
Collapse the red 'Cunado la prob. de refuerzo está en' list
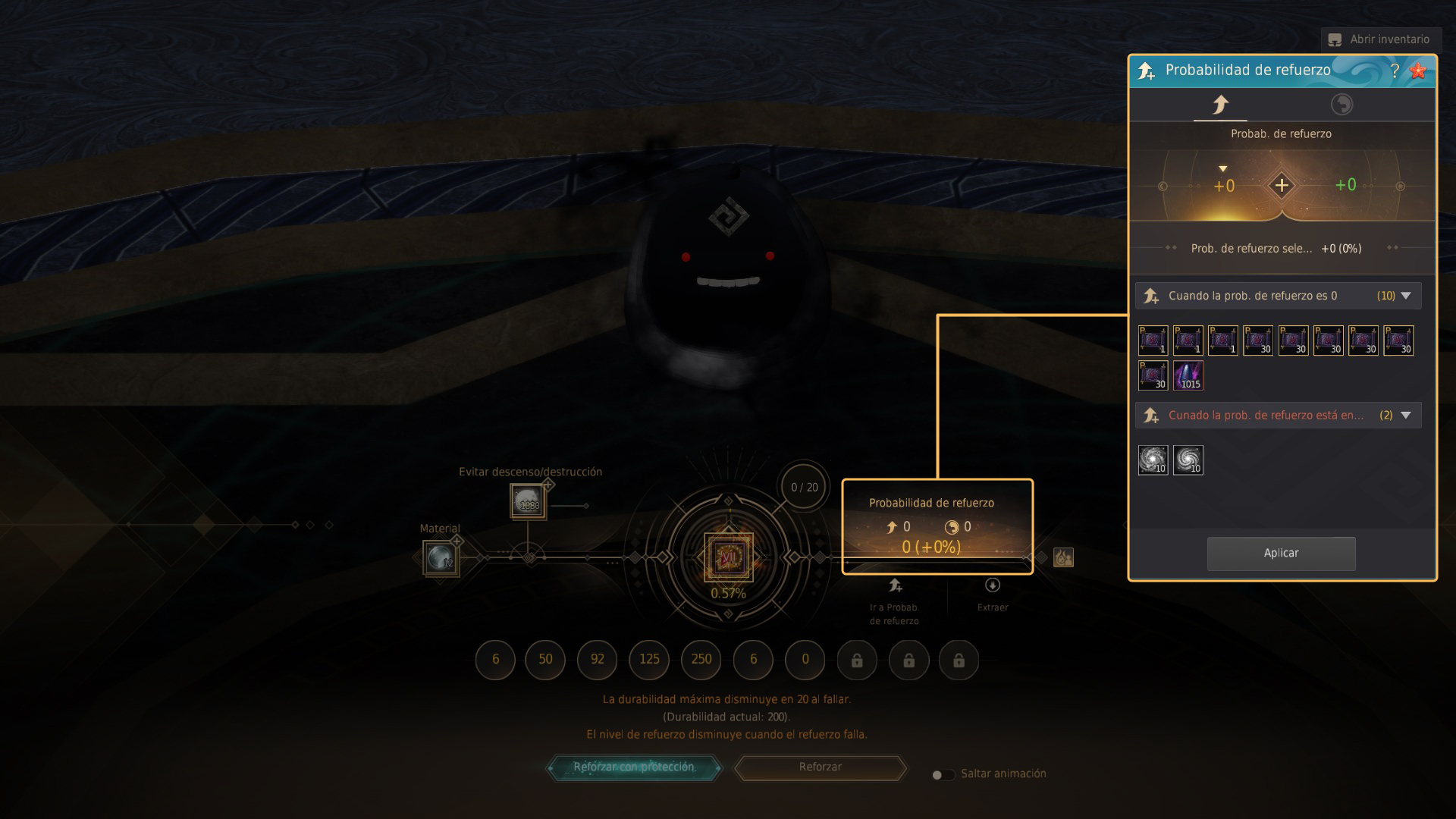[x=1406, y=415]
